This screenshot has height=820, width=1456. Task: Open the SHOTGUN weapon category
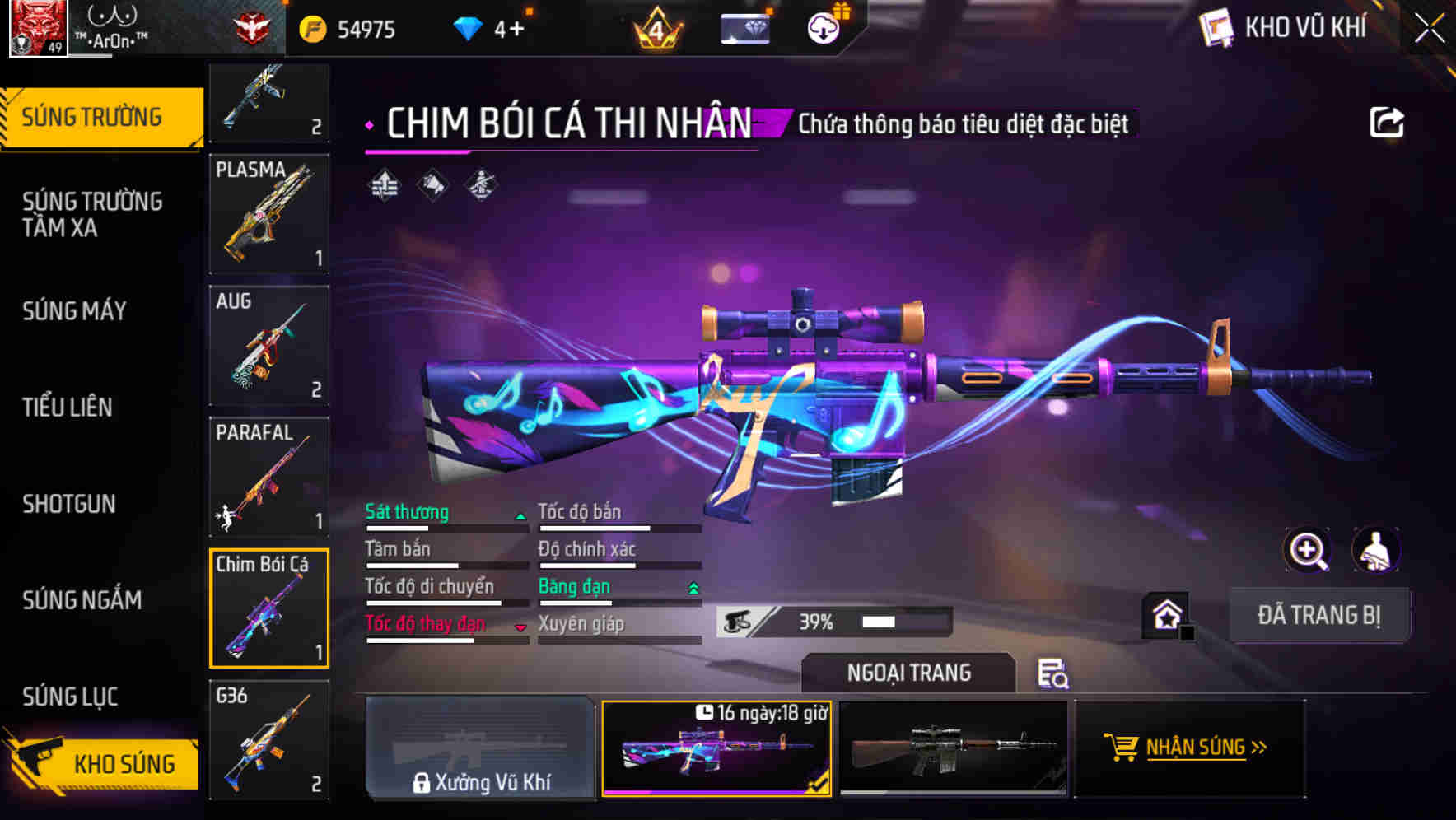coord(69,504)
